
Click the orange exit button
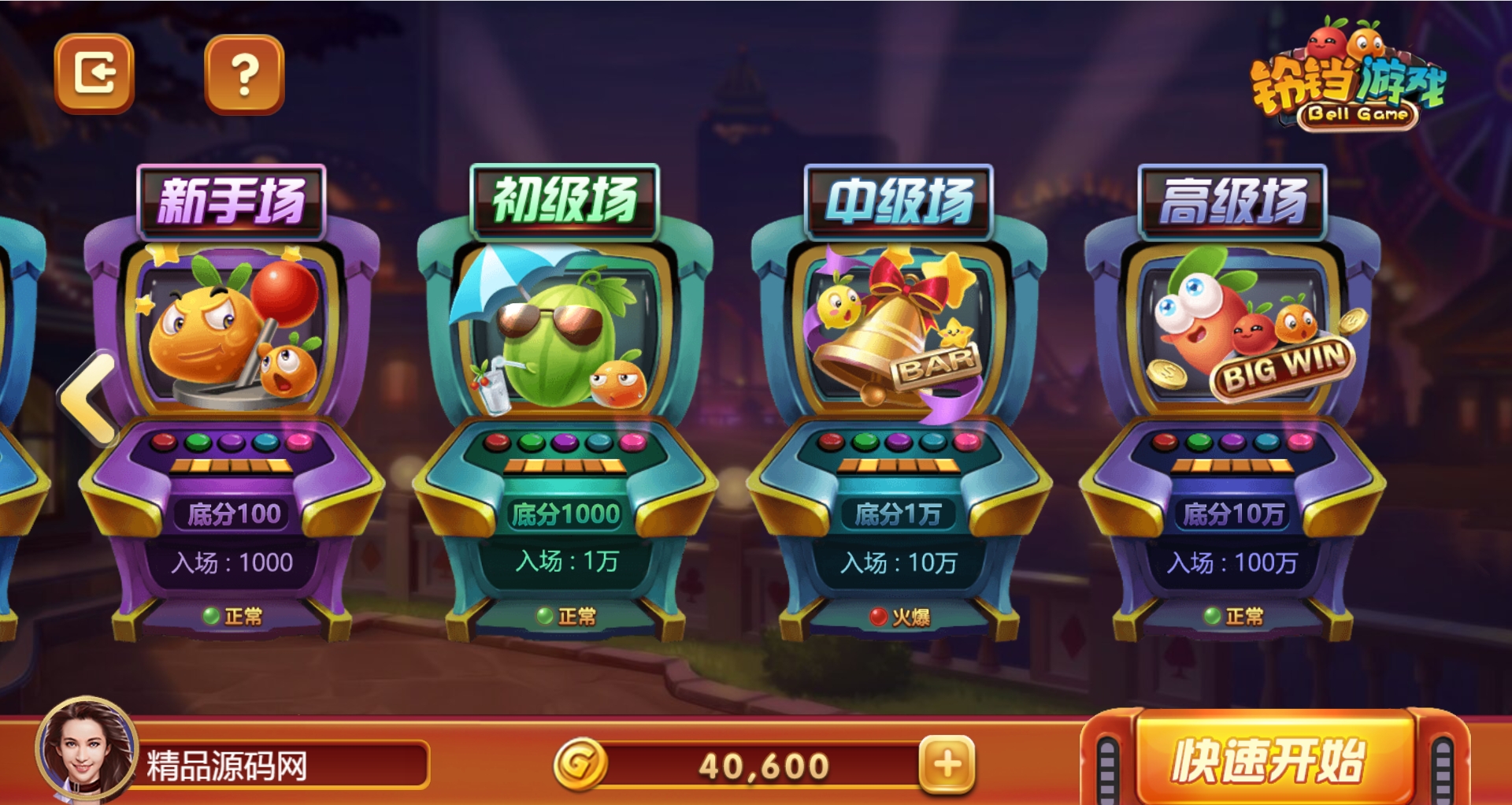pos(94,73)
